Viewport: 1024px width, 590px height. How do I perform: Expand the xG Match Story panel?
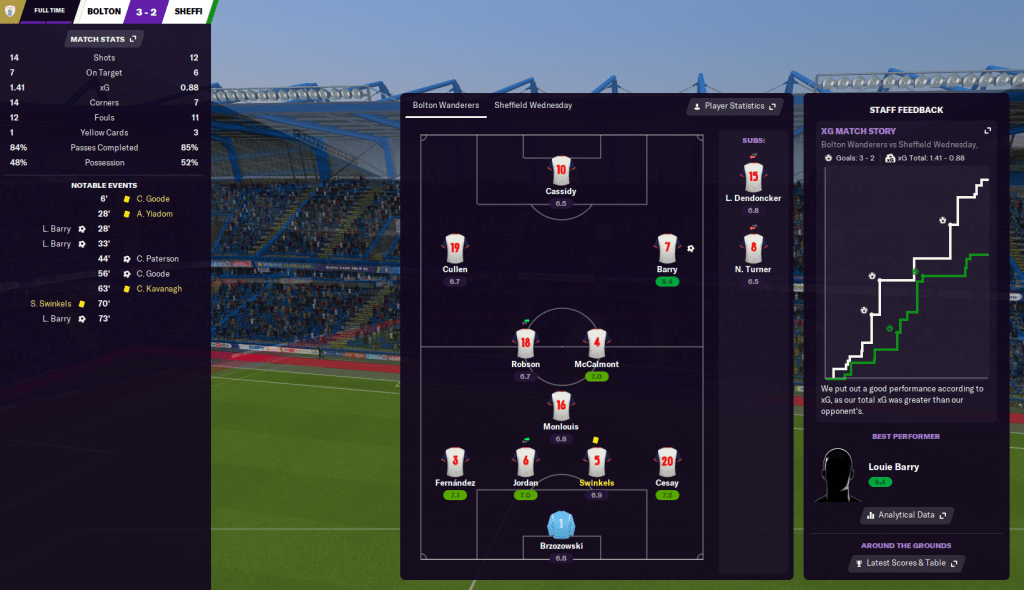(987, 131)
